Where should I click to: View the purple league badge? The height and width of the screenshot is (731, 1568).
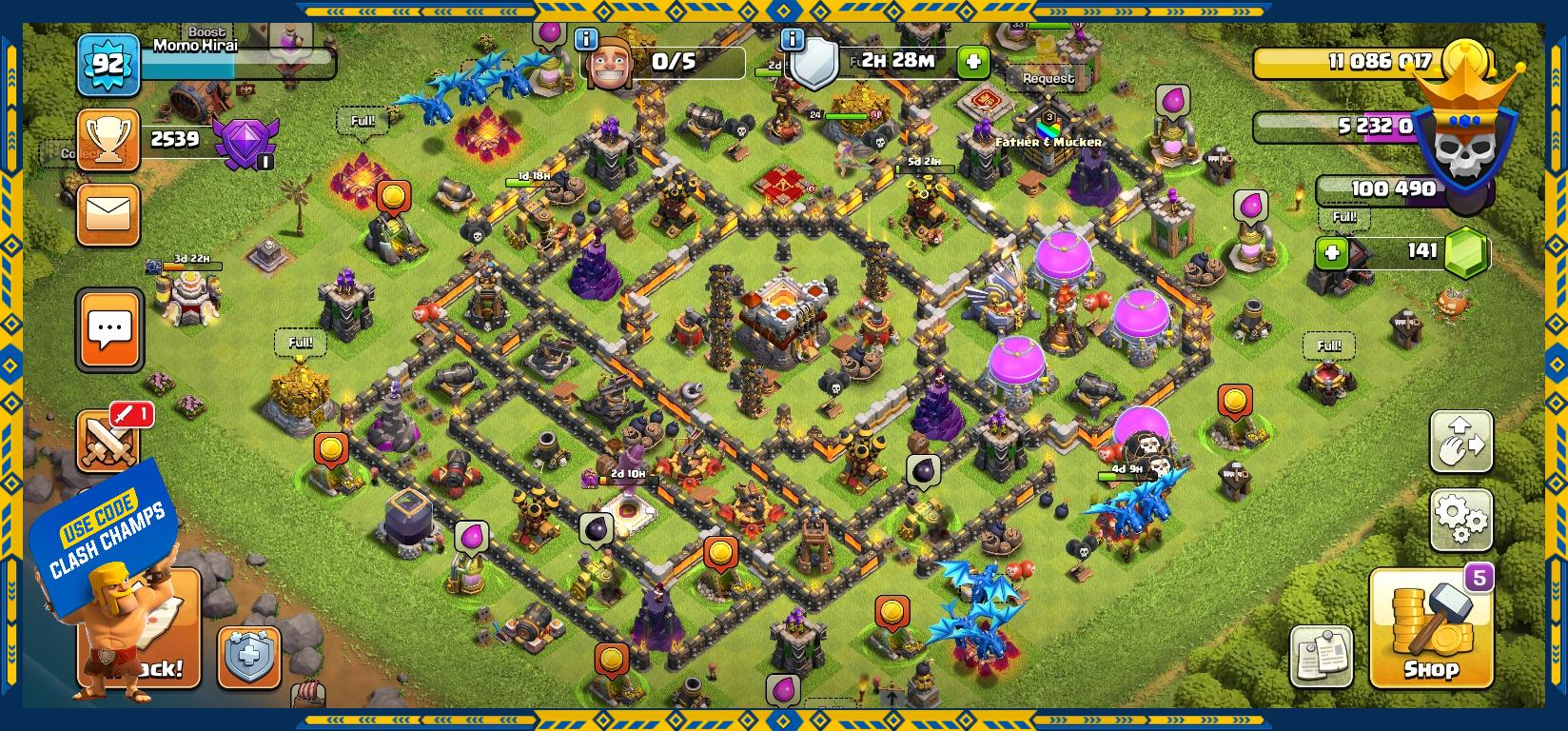[x=245, y=143]
